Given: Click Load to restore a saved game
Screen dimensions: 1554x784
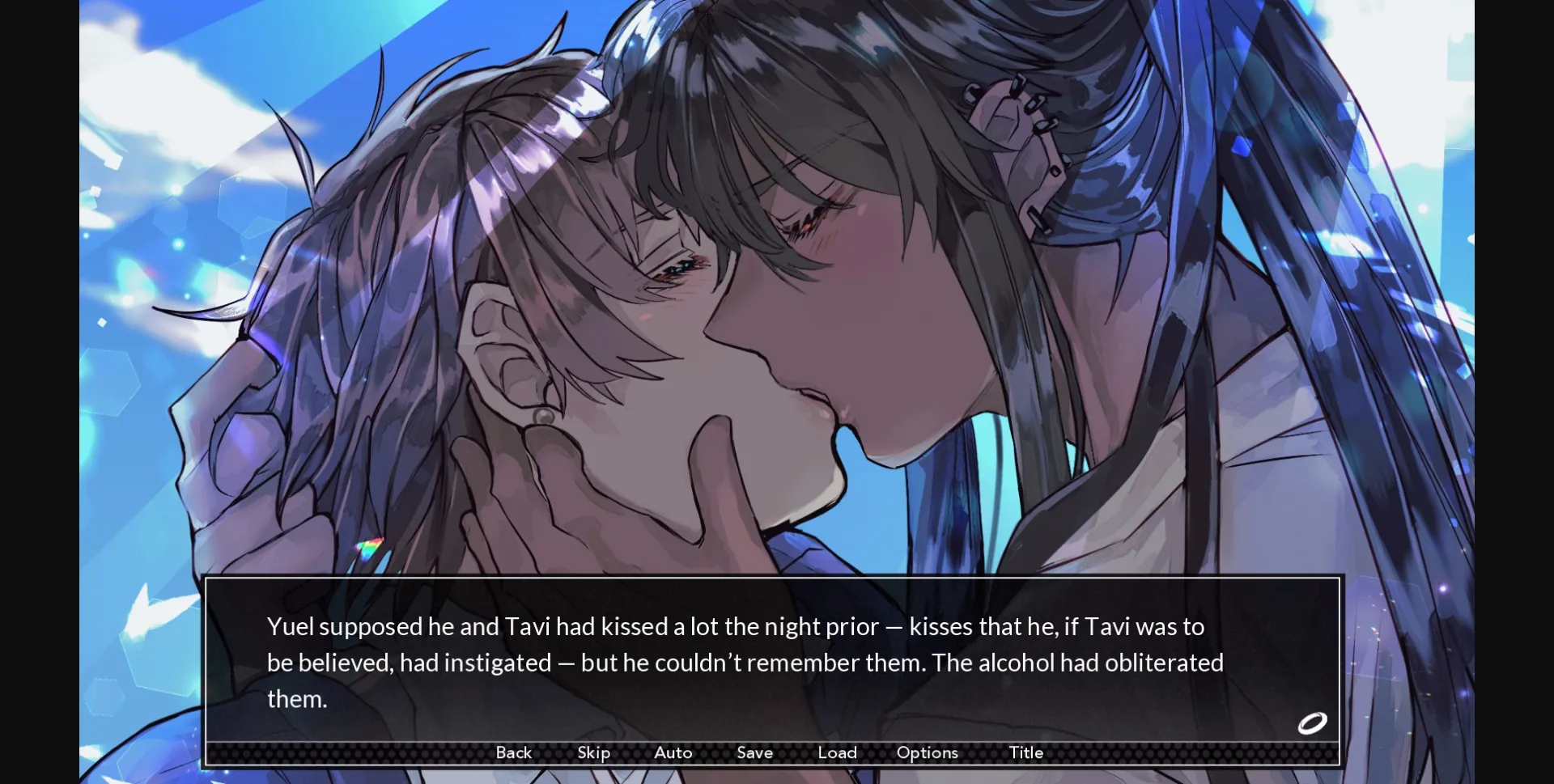Looking at the screenshot, I should coord(838,752).
